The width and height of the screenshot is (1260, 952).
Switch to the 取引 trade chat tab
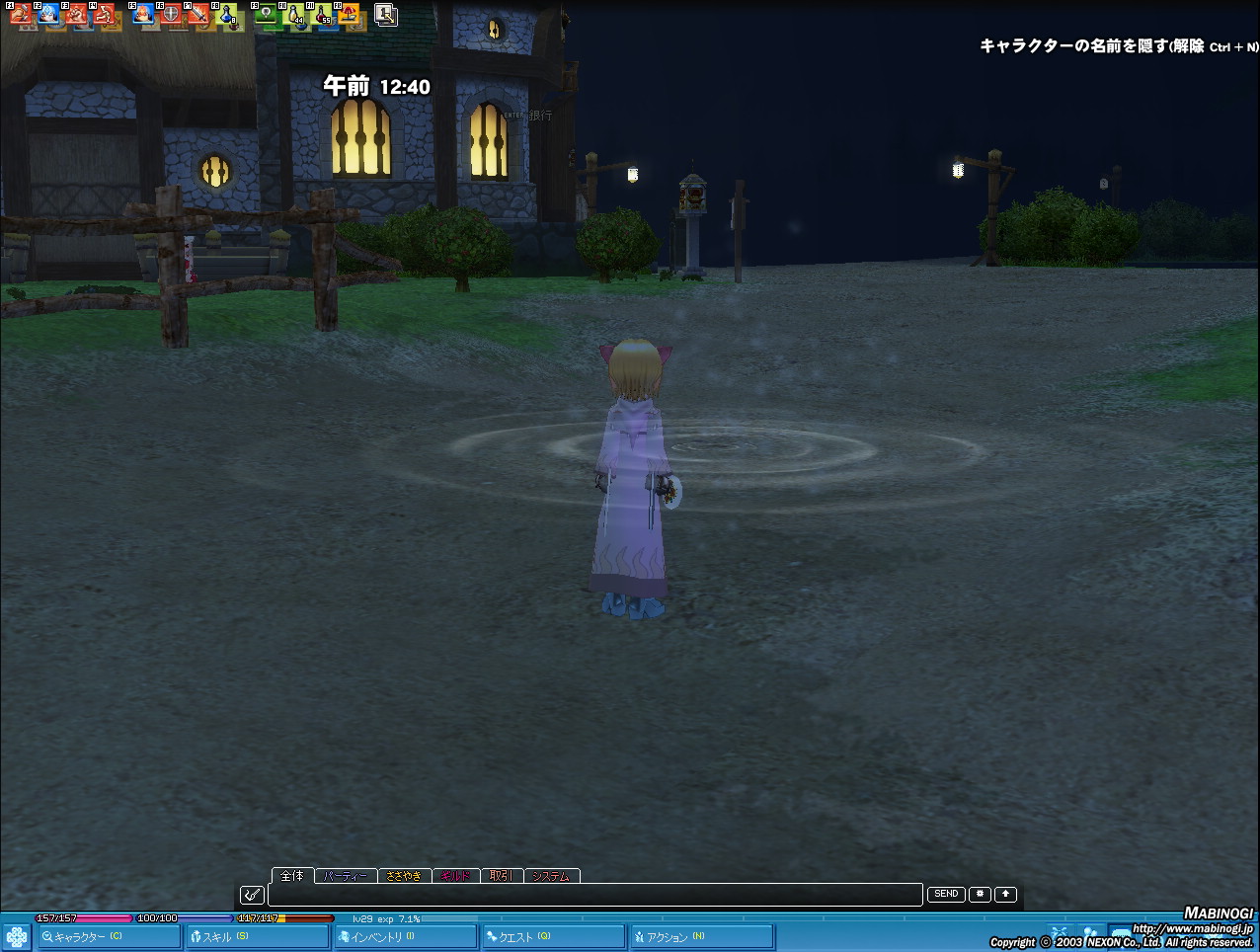pyautogui.click(x=501, y=876)
